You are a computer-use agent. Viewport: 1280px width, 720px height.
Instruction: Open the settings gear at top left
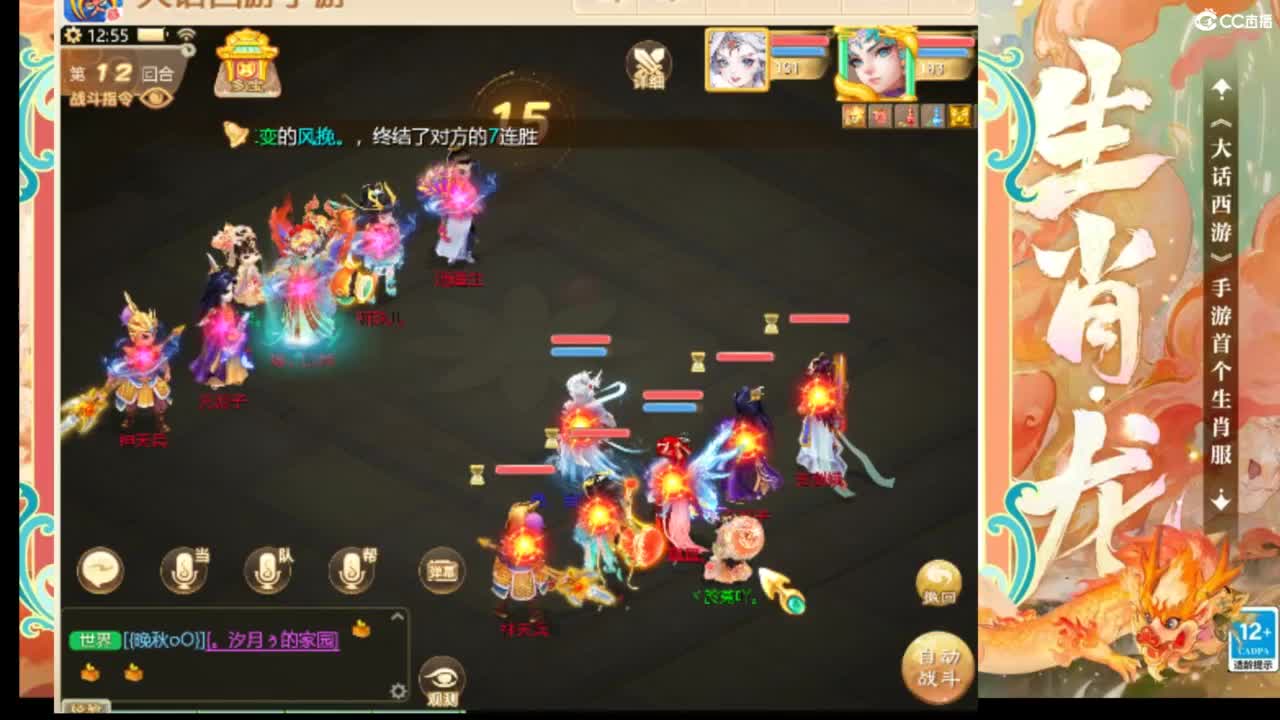[73, 35]
